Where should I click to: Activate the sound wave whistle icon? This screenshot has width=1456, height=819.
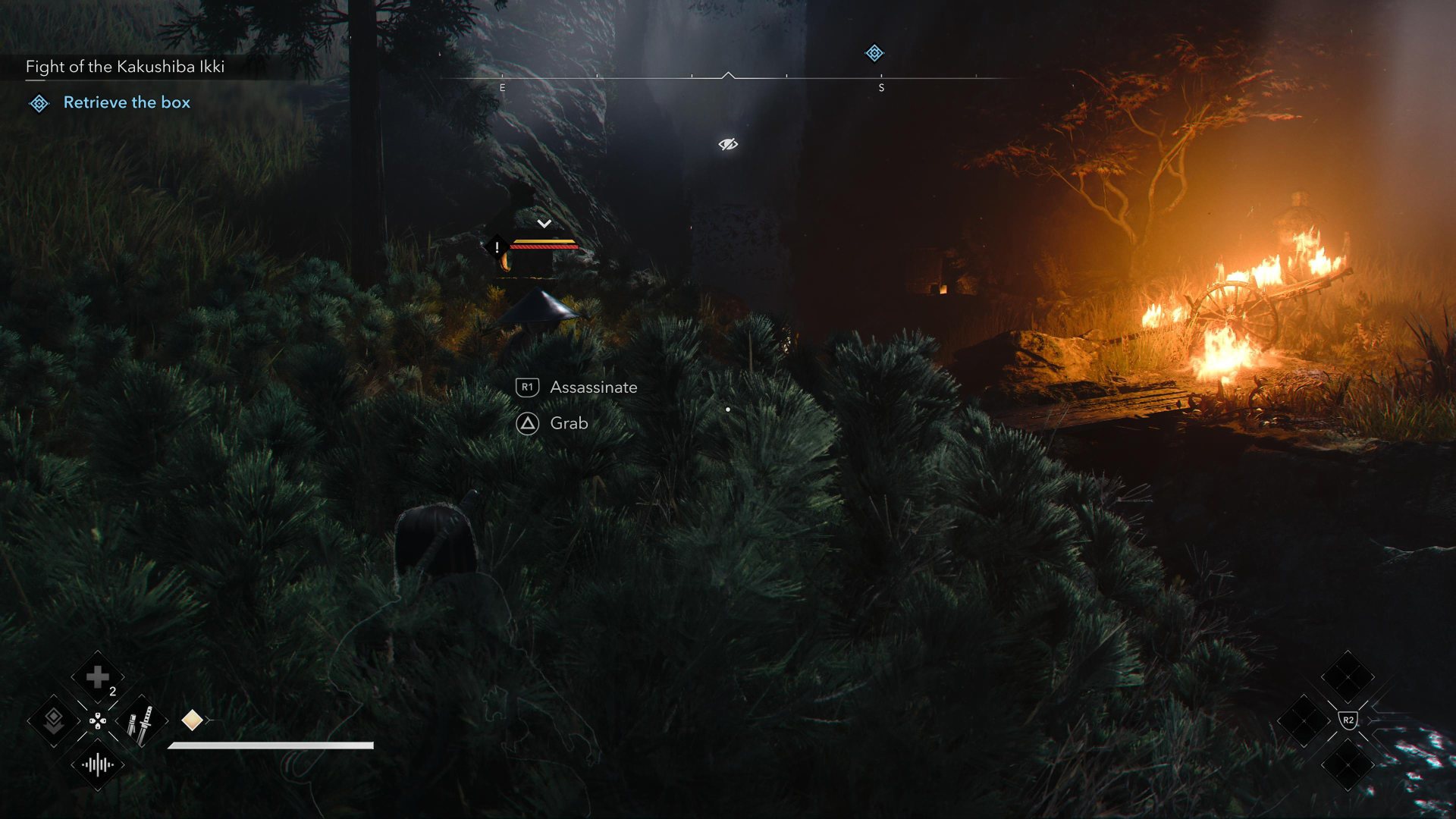click(98, 765)
